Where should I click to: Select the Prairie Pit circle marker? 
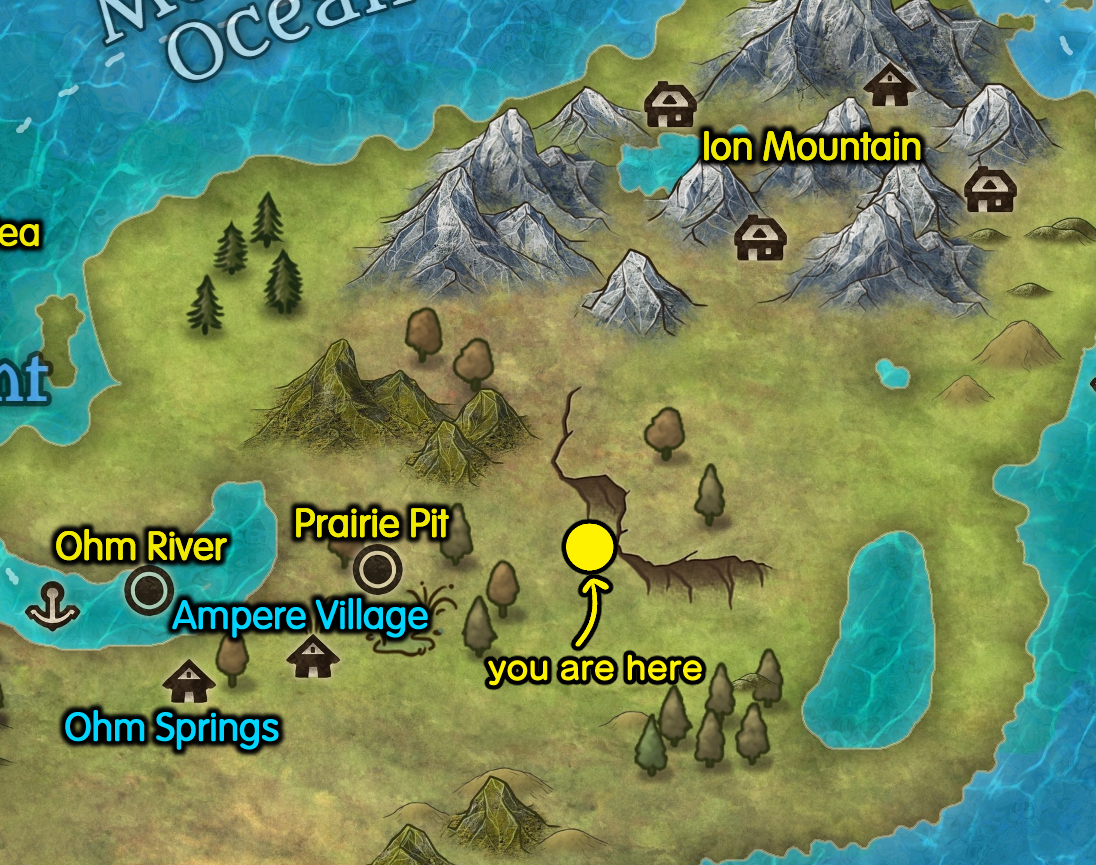click(377, 569)
